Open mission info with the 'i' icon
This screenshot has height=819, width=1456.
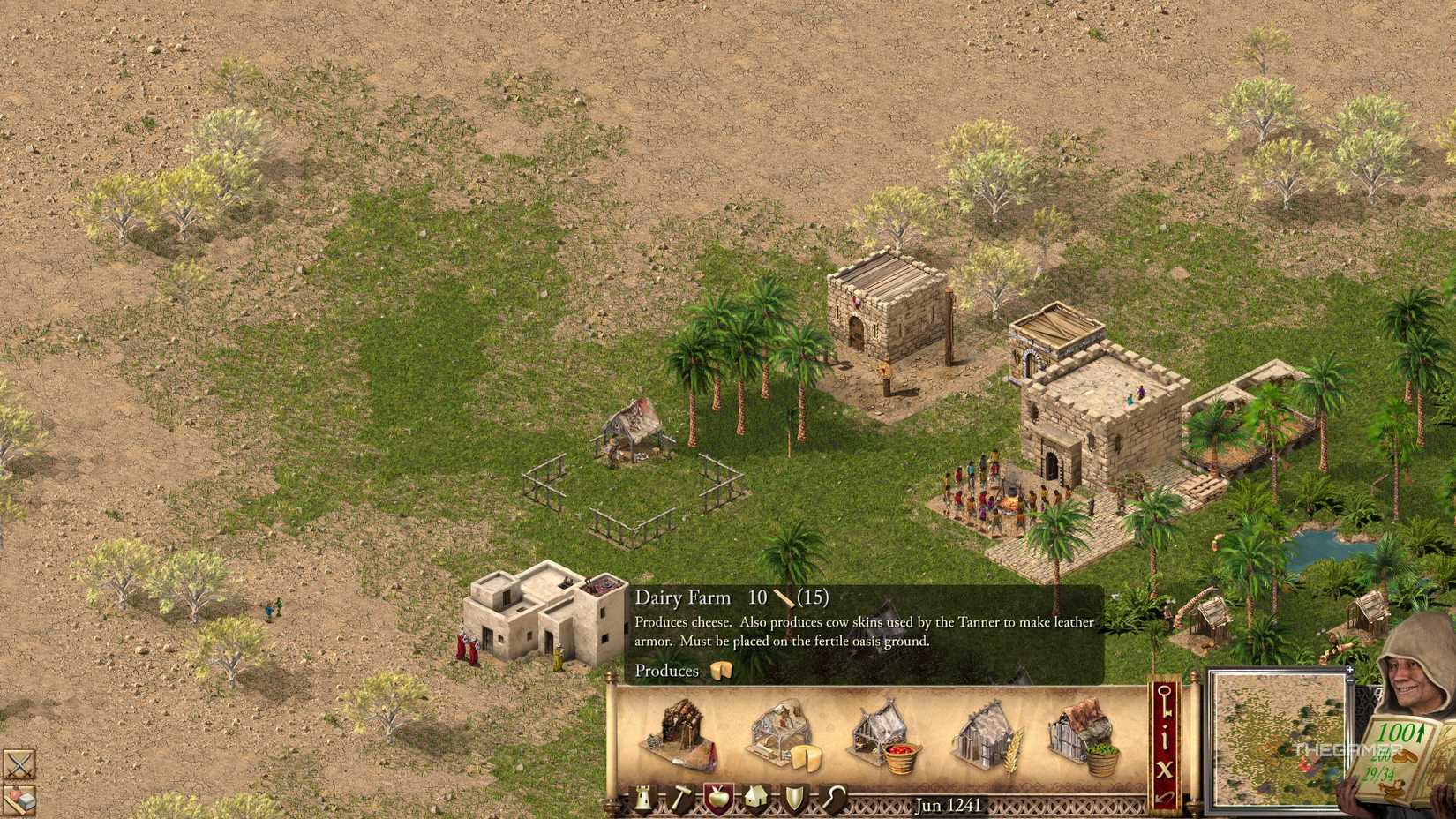pos(1165,737)
